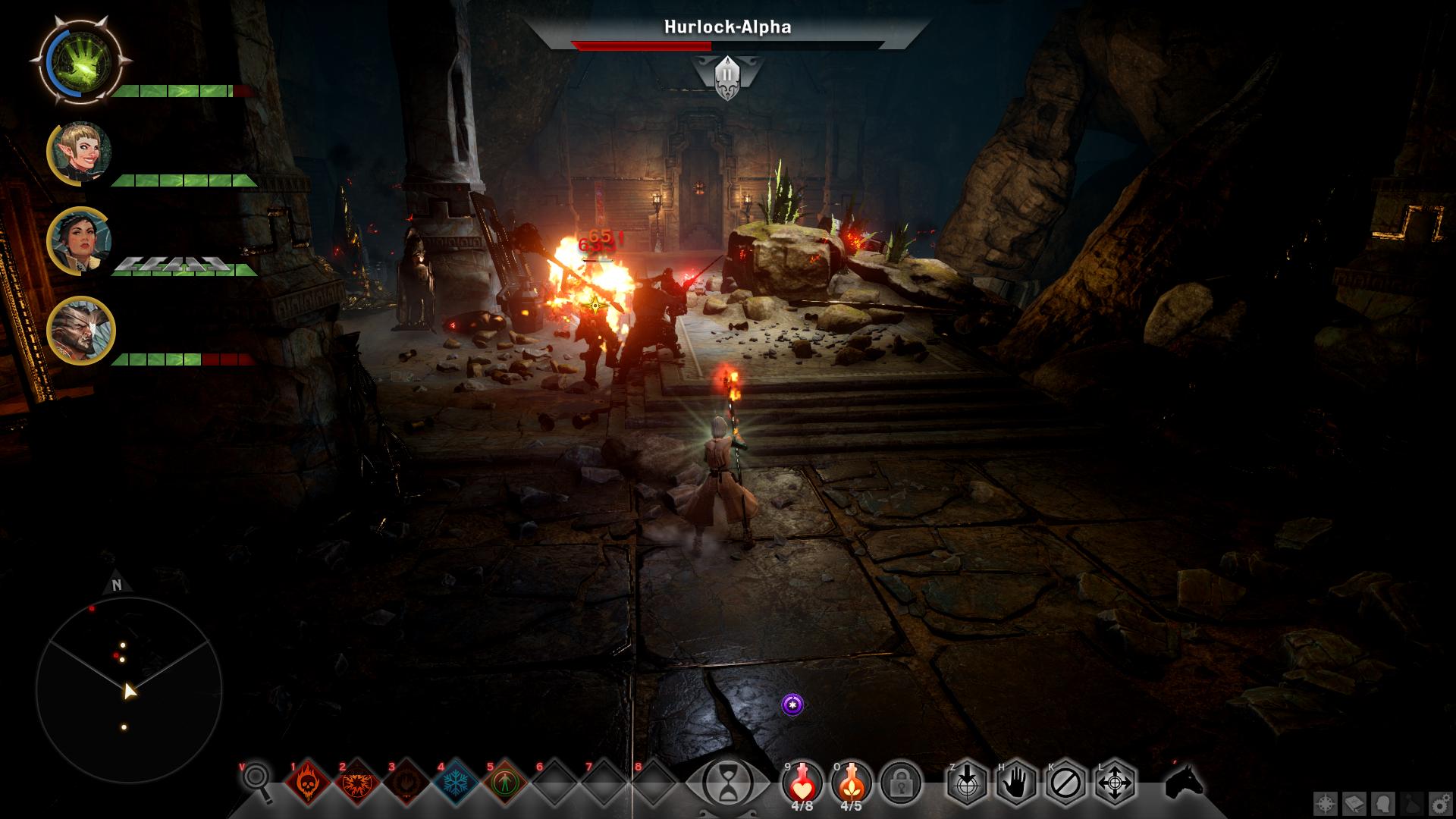This screenshot has width=1456, height=819.
Task: Switch to the dark-haired woman companion
Action: tap(81, 241)
